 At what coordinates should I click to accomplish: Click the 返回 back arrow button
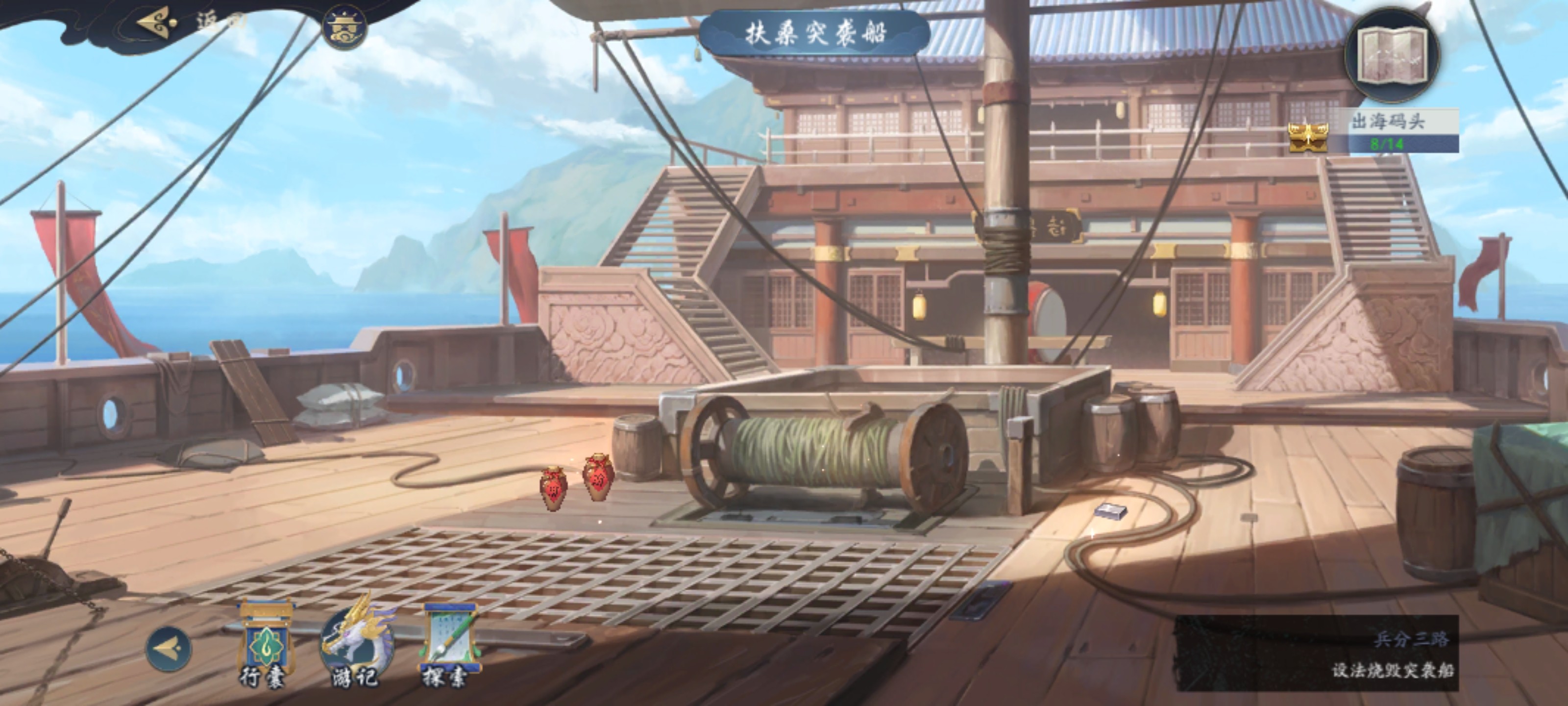tap(159, 23)
